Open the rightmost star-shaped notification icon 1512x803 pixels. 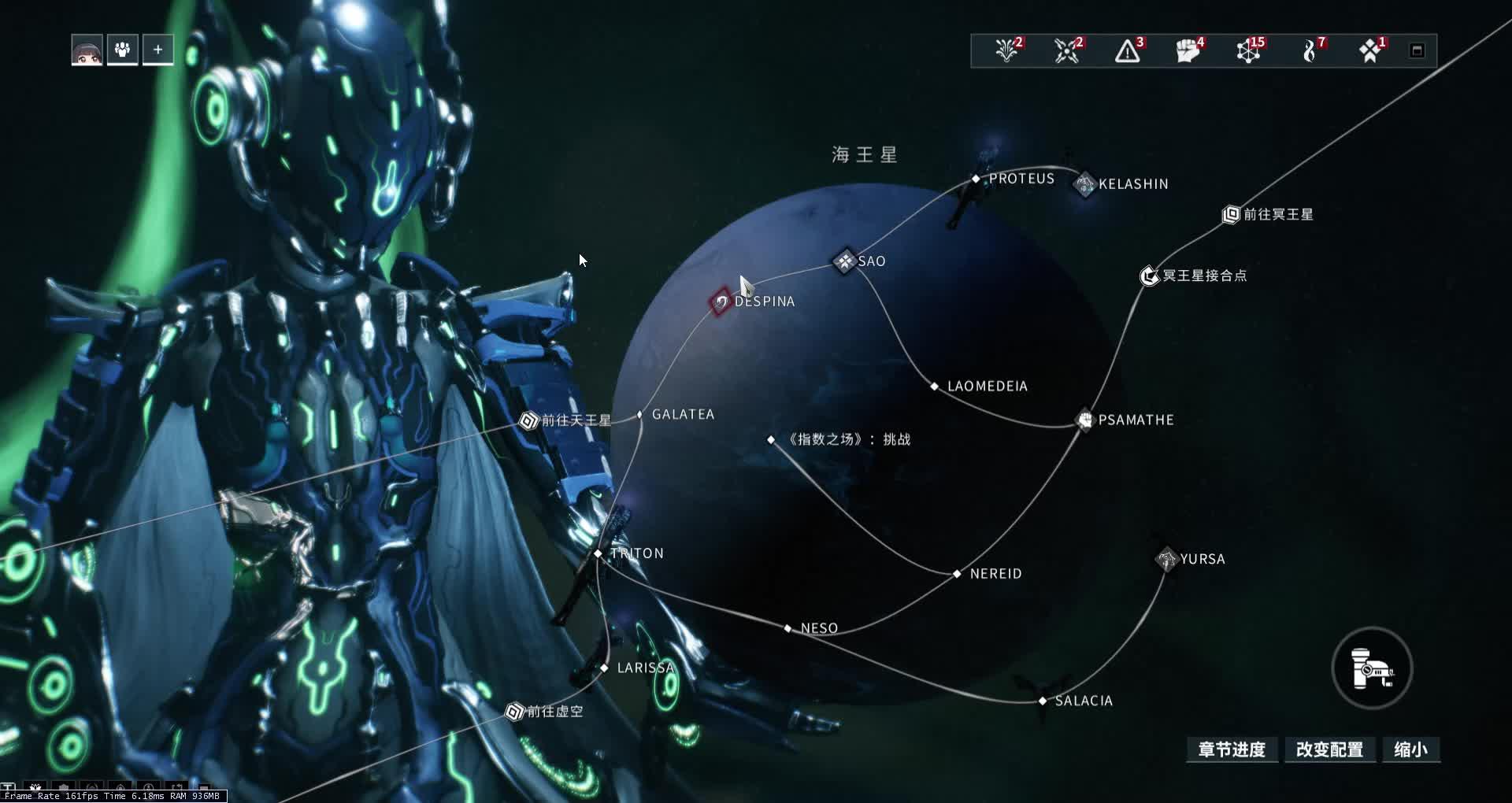pos(1370,50)
